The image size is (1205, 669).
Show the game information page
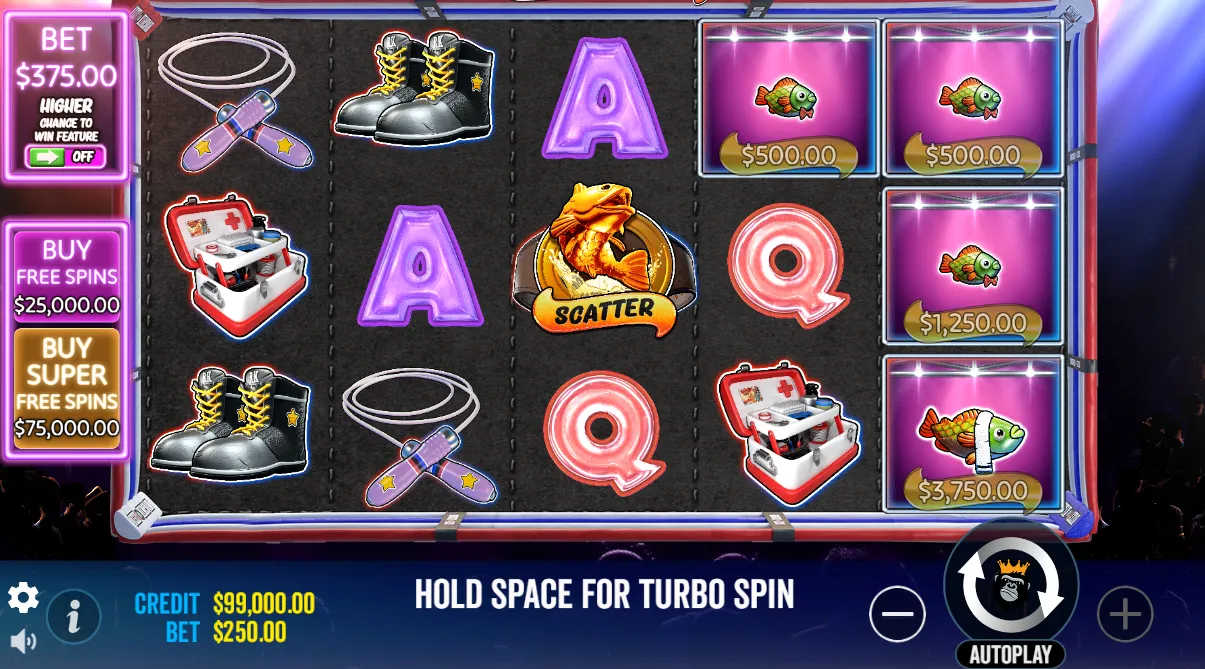coord(74,616)
